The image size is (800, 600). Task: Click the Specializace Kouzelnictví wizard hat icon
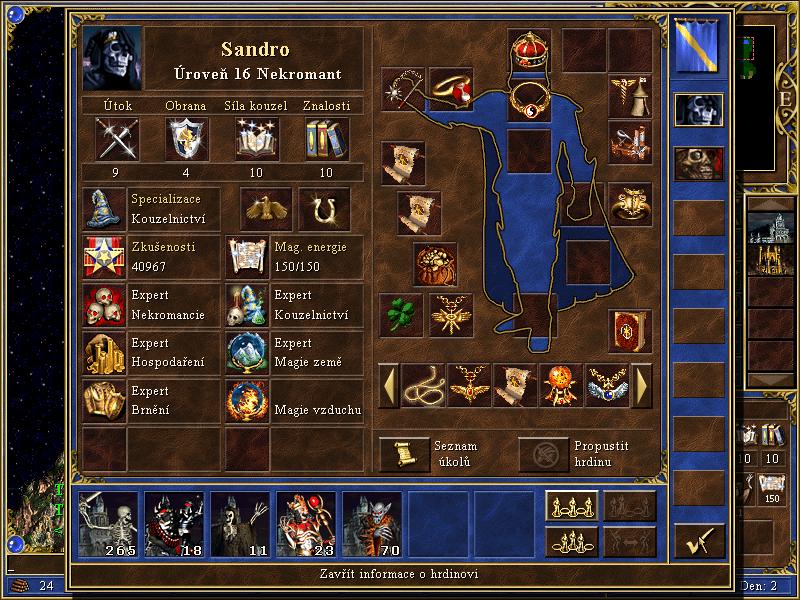(104, 209)
